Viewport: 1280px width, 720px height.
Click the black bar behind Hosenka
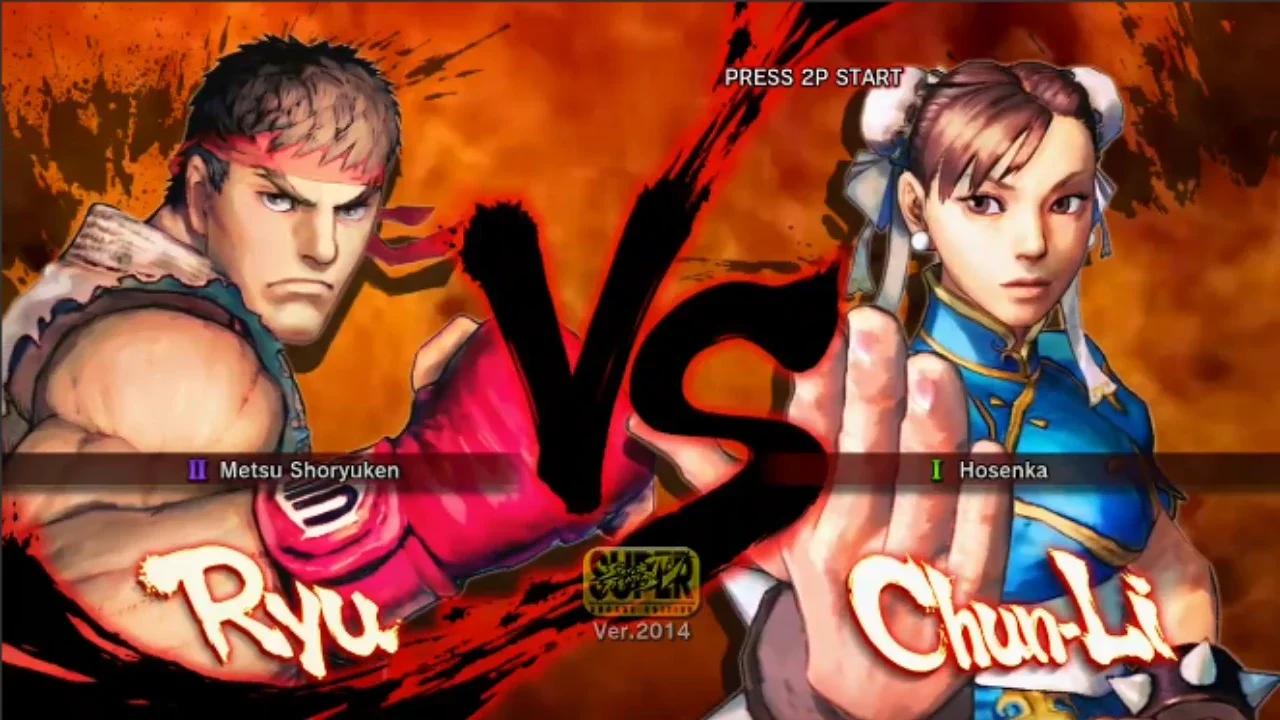1150,470
